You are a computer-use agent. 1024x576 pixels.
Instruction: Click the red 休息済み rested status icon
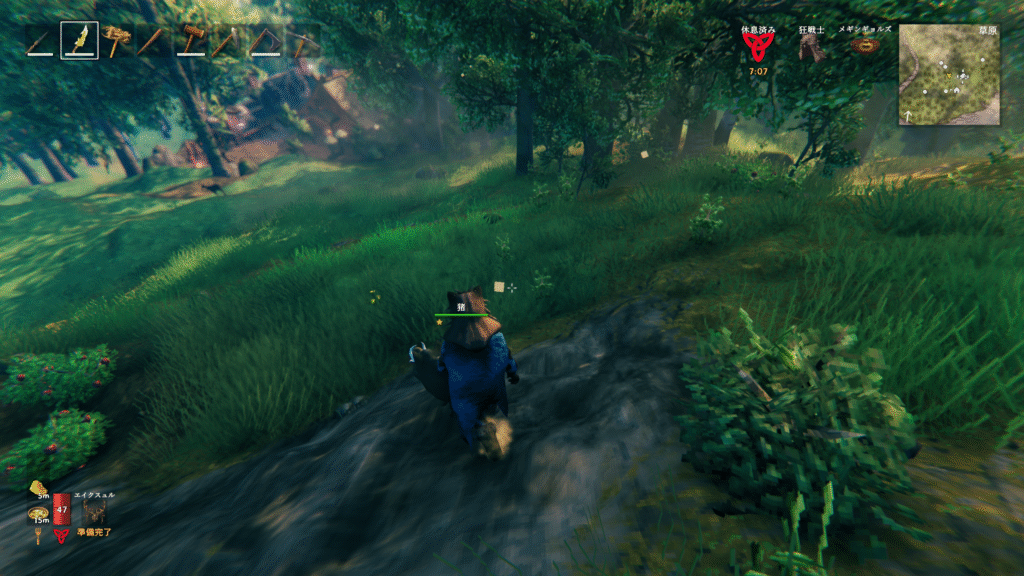coord(757,47)
